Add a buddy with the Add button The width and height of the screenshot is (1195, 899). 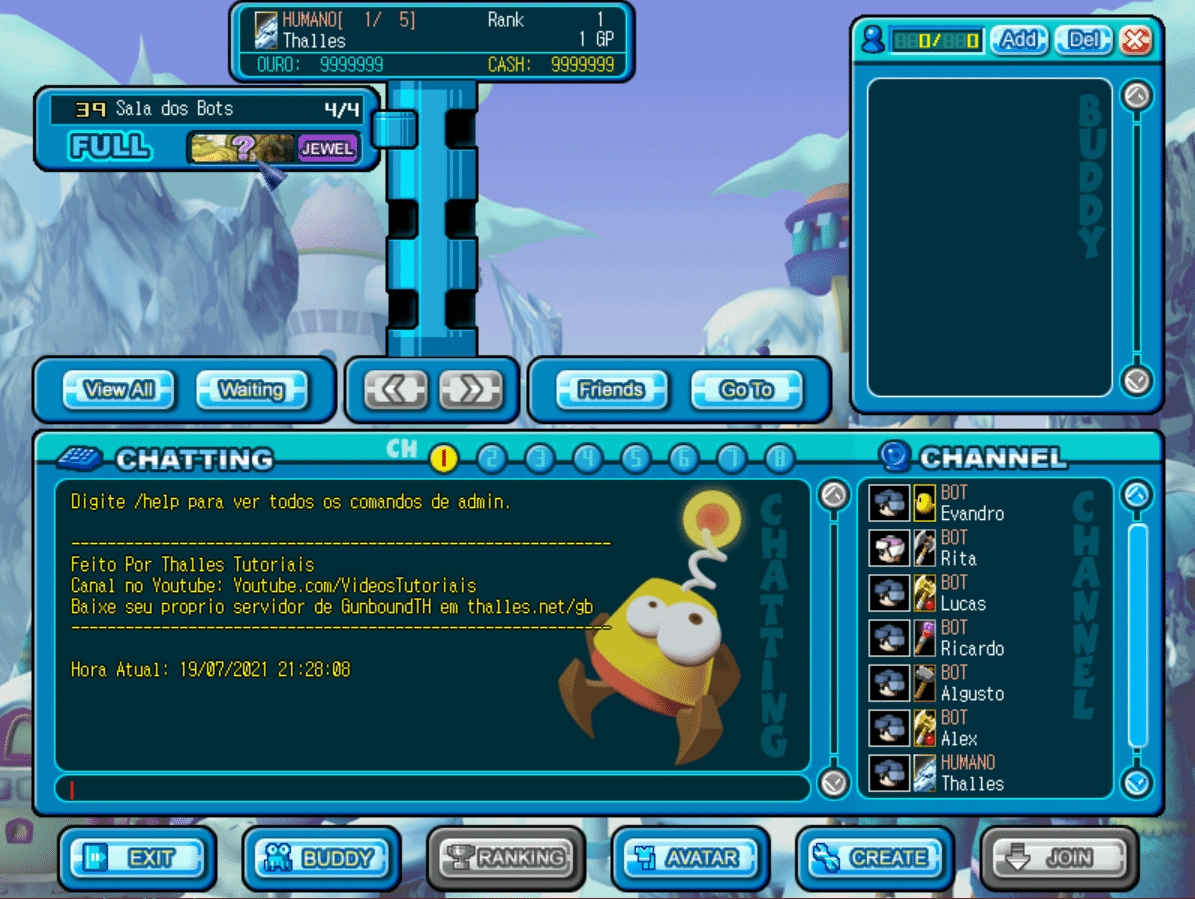coord(1019,40)
